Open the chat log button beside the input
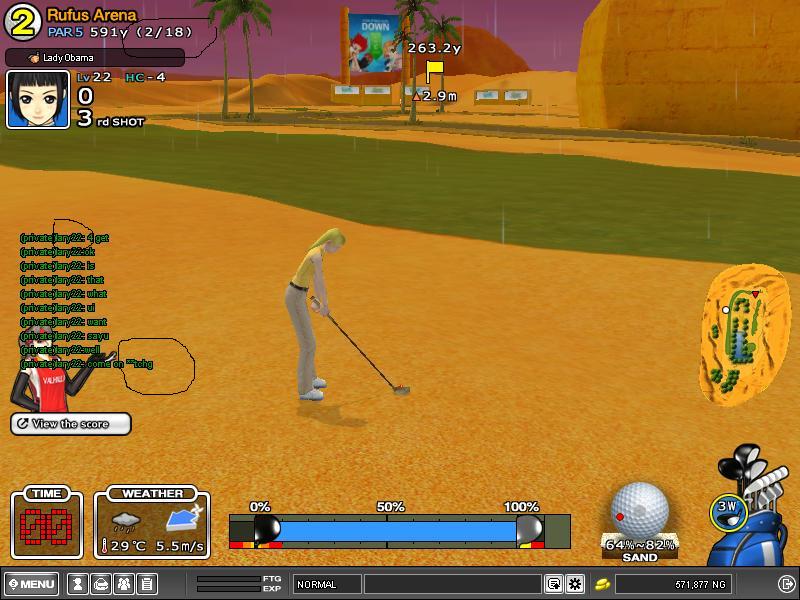The width and height of the screenshot is (800, 600). [553, 584]
